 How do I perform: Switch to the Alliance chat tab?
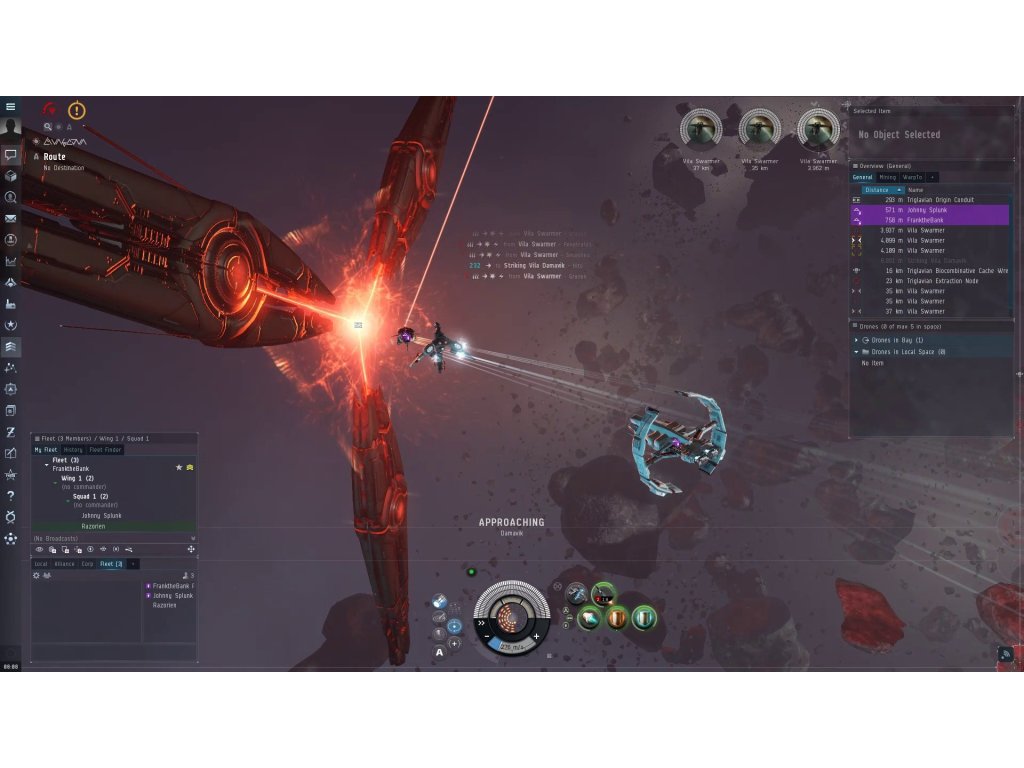(64, 564)
